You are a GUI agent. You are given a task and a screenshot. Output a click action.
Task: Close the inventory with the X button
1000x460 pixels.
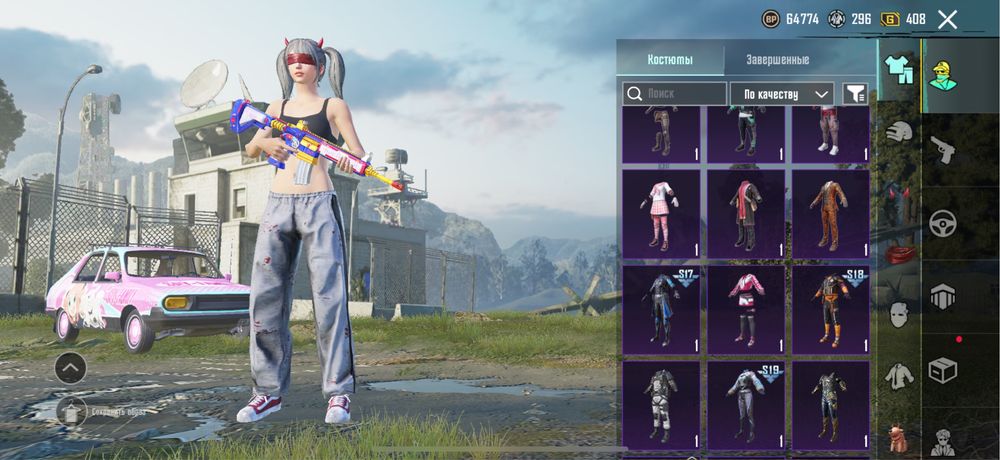947,19
